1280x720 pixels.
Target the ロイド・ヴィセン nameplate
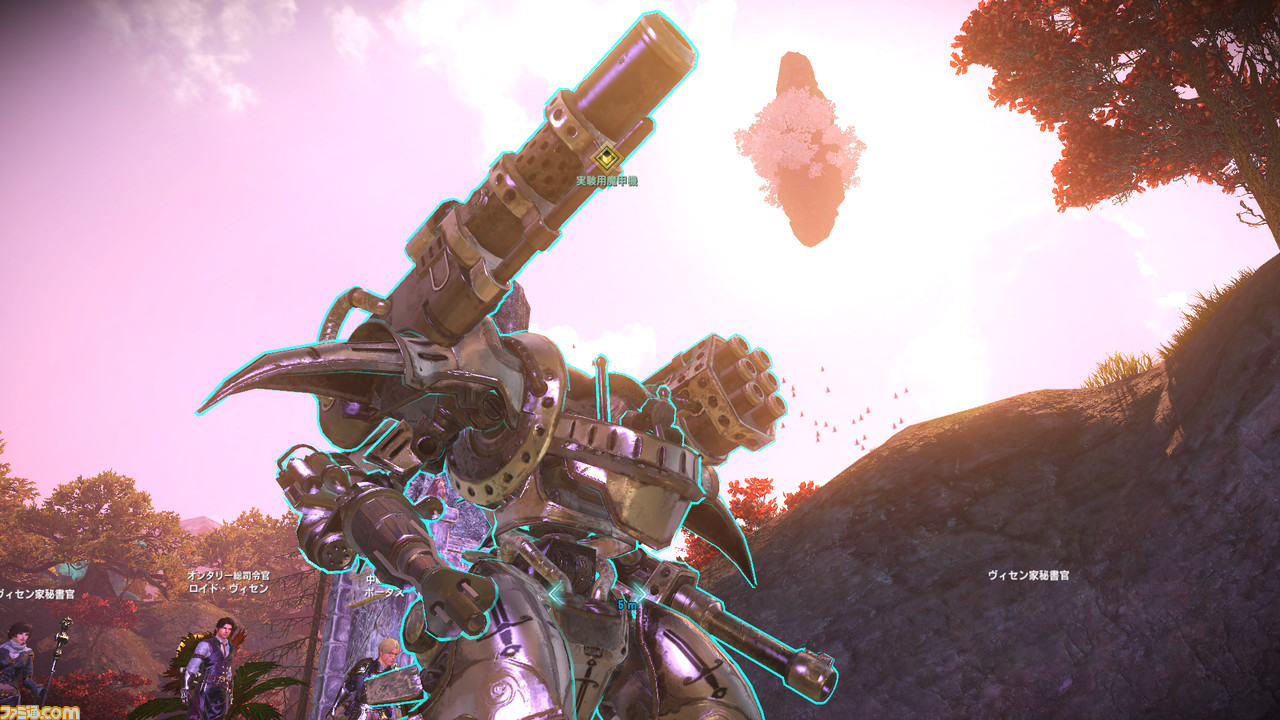pyautogui.click(x=228, y=589)
